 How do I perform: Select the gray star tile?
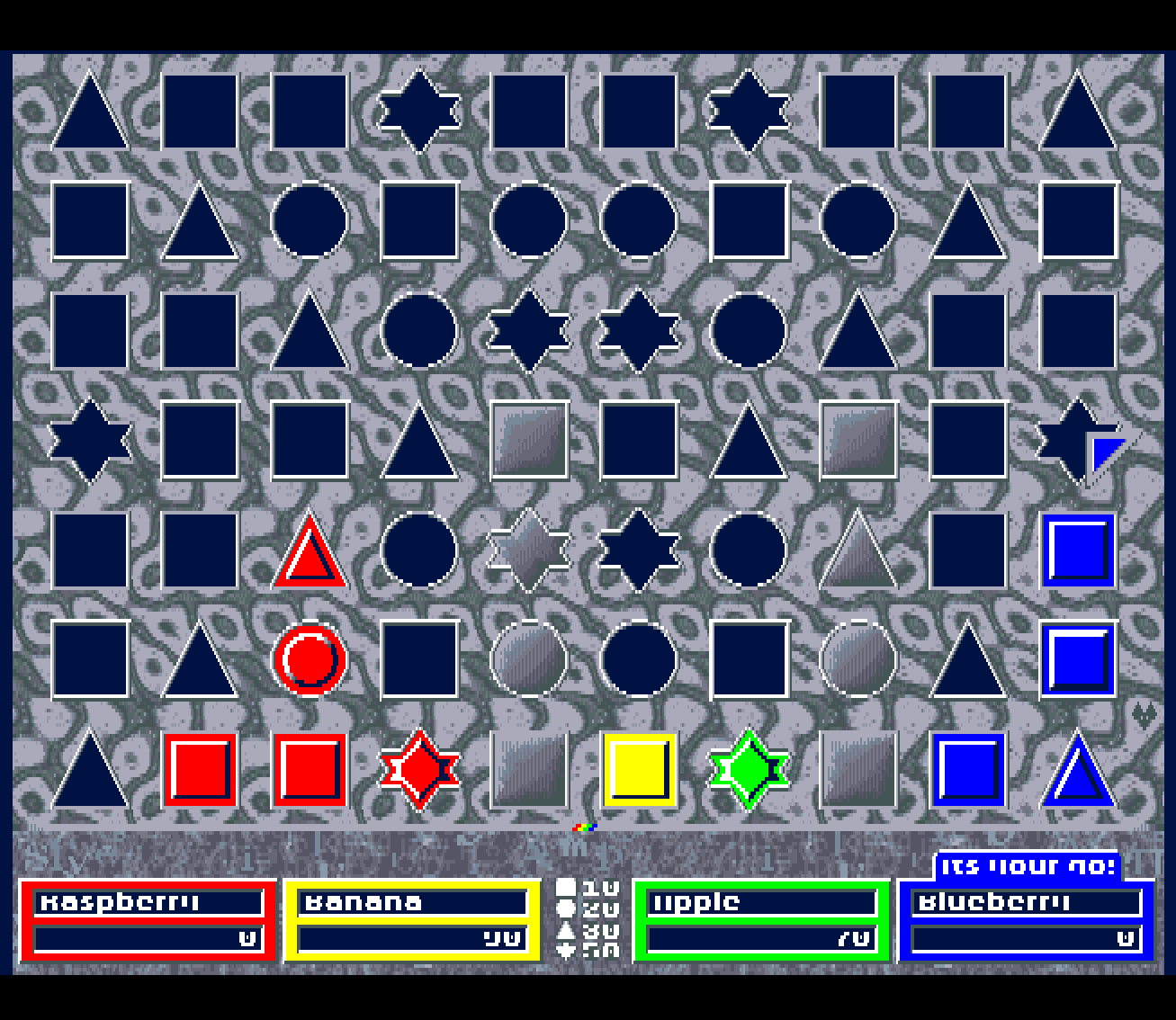(x=529, y=549)
